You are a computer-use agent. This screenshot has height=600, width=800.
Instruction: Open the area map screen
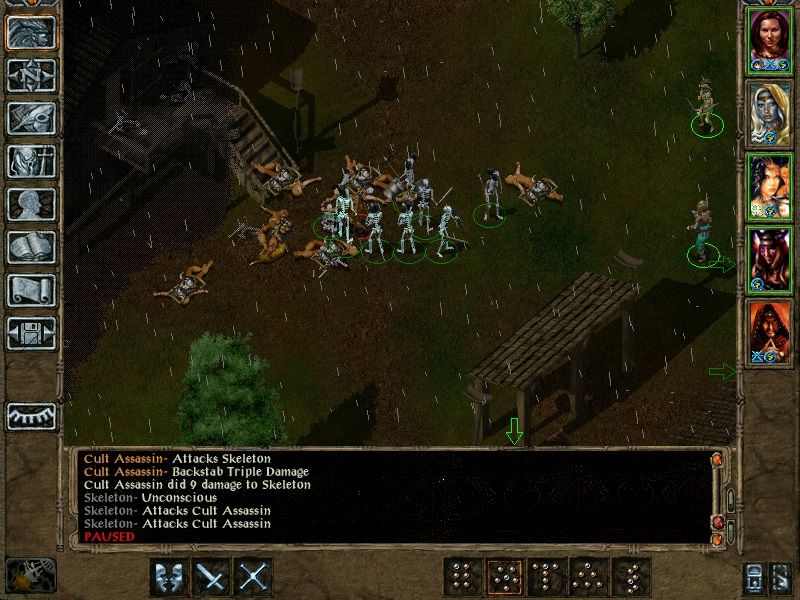click(32, 74)
